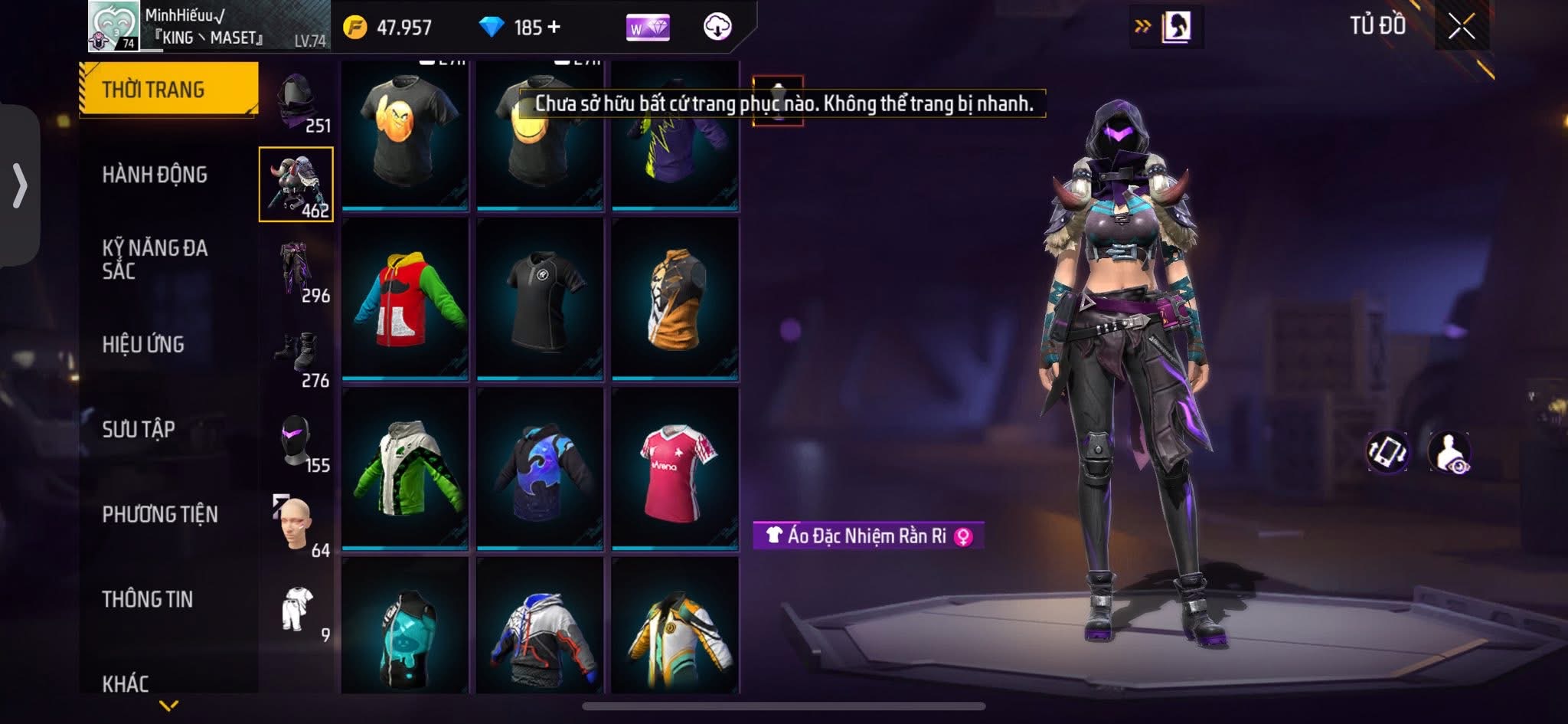The image size is (1568, 724).
Task: Toggle the character view eye icon
Action: click(1449, 452)
